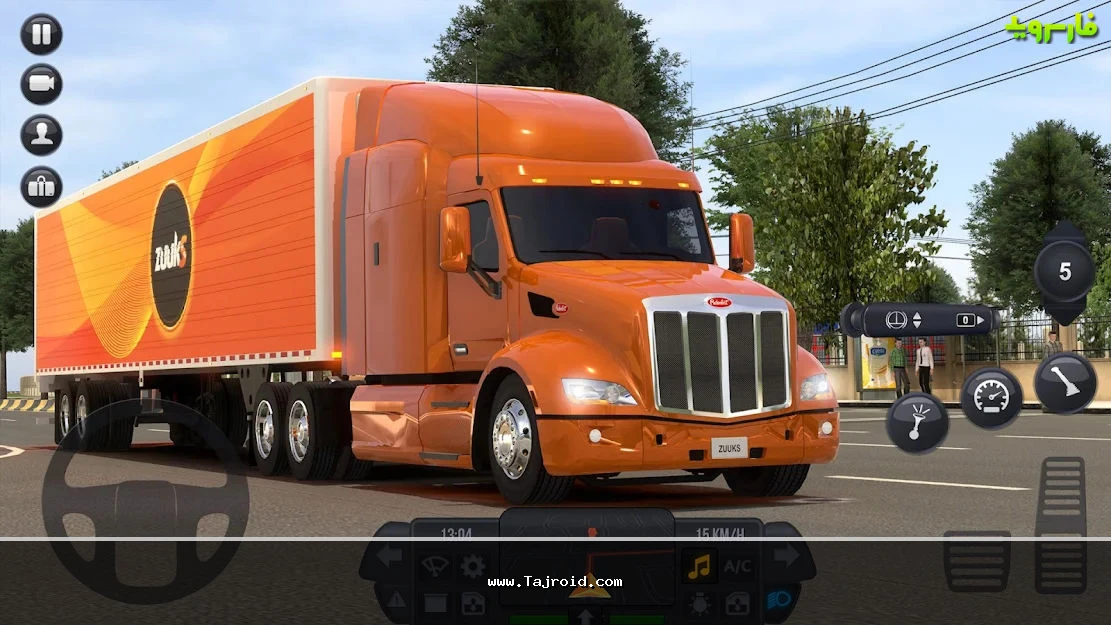This screenshot has height=625, width=1111.
Task: Turn on the left turn signal
Action: point(389,556)
